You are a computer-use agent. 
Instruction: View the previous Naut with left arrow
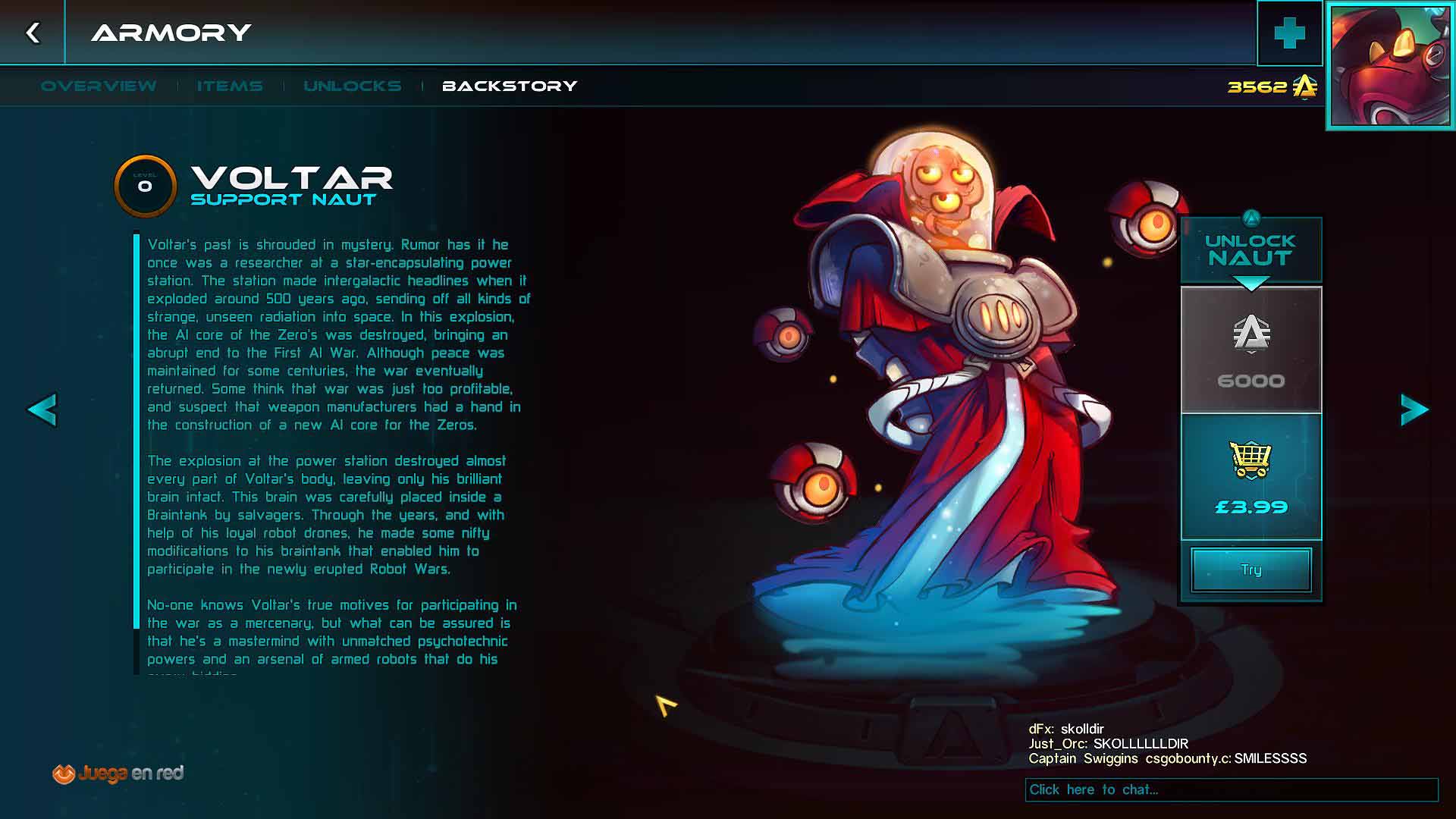point(42,410)
